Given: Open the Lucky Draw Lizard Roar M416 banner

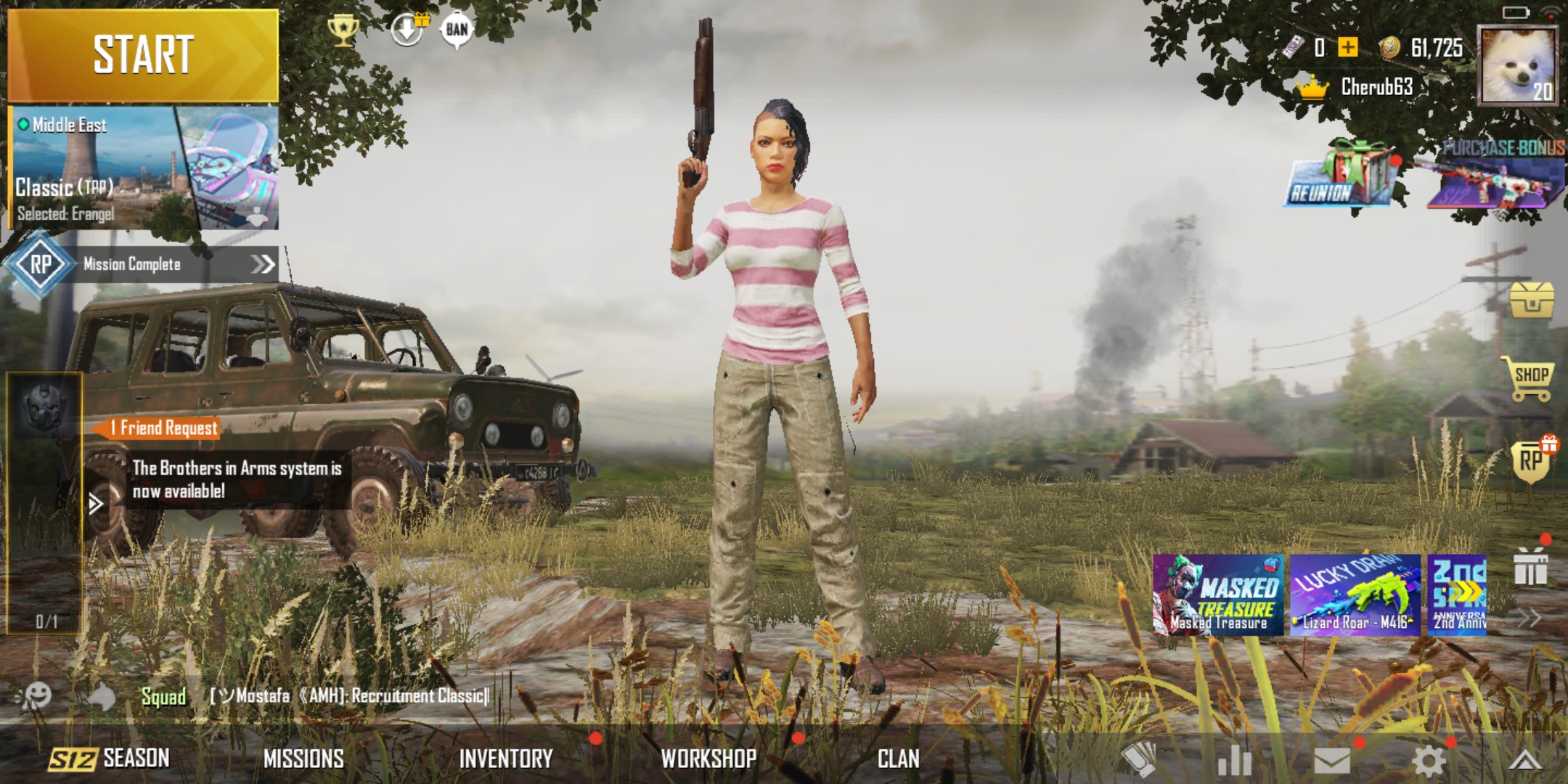Looking at the screenshot, I should (1355, 595).
